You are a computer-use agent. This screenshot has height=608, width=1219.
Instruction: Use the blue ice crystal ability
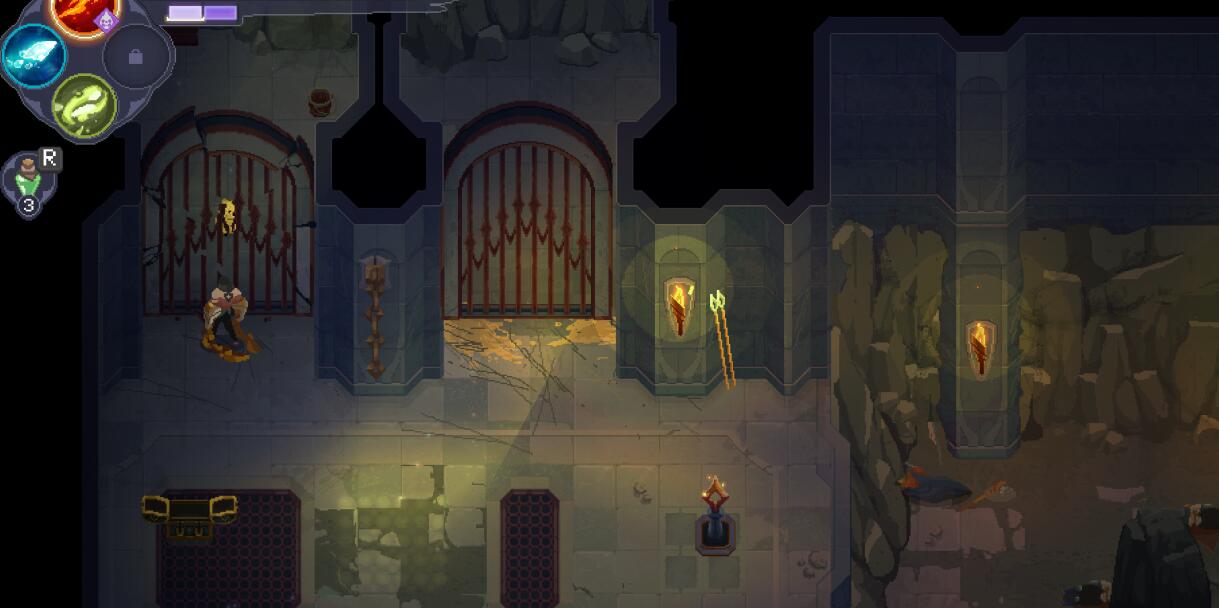tap(34, 56)
